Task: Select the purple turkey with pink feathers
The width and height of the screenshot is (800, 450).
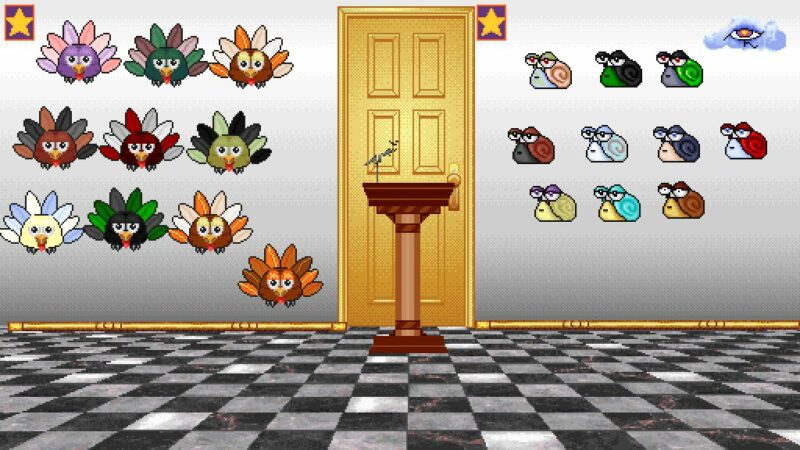Action: point(77,56)
